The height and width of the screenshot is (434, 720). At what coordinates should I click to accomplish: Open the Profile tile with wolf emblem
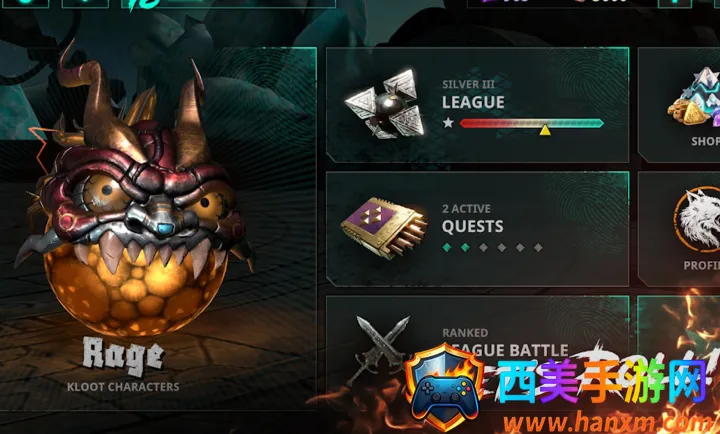pos(688,228)
